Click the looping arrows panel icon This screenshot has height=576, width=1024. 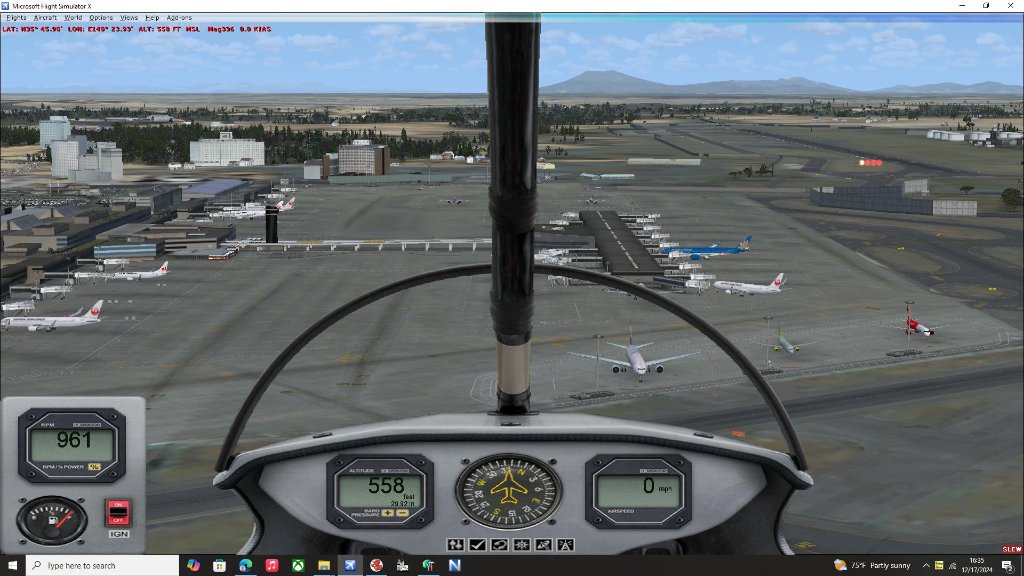[498, 545]
